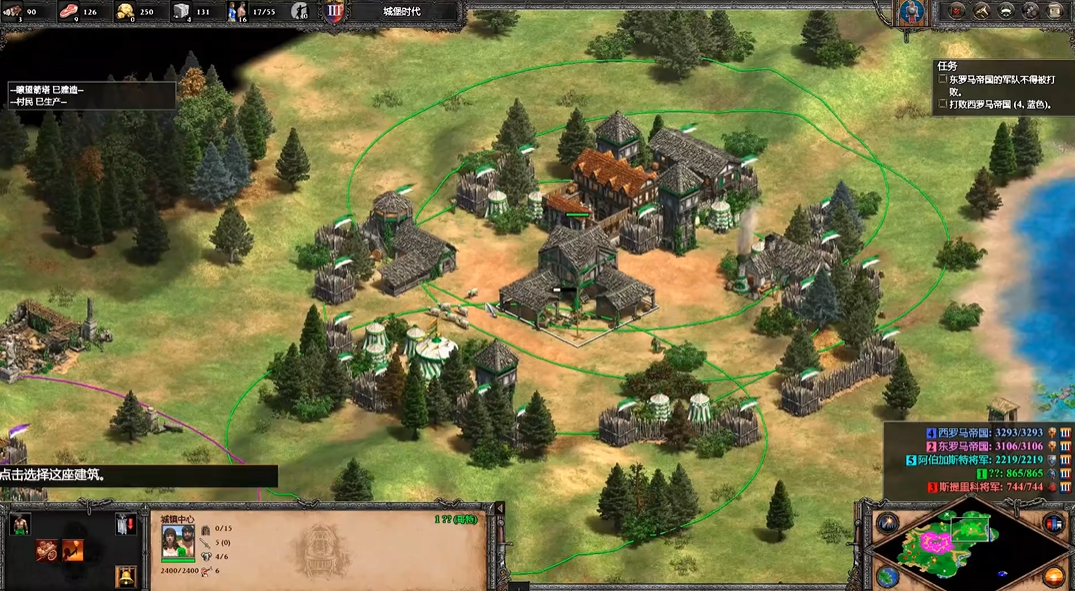Ring the town bell

coord(124,575)
